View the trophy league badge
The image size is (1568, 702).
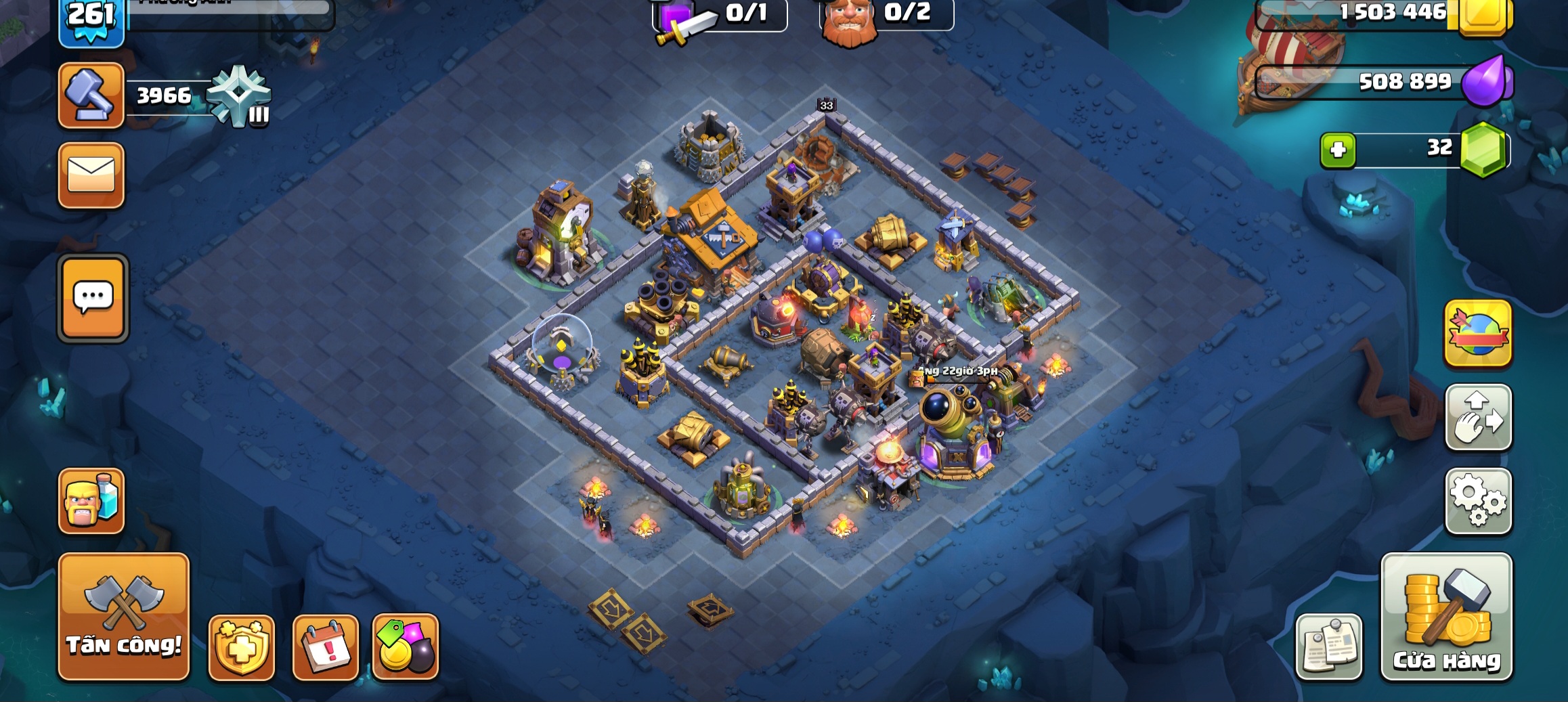[x=239, y=95]
